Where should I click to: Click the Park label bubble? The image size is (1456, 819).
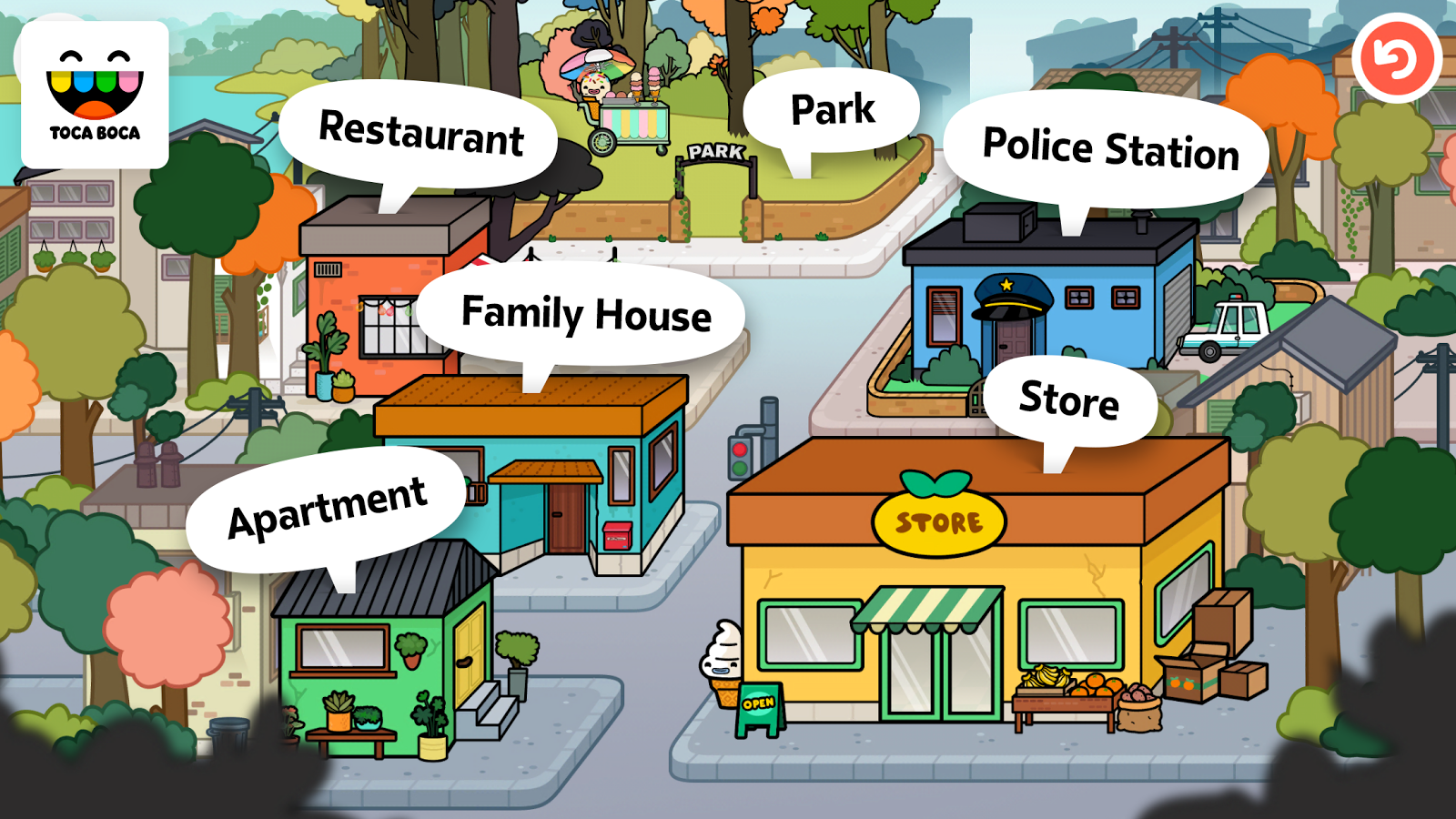831,107
